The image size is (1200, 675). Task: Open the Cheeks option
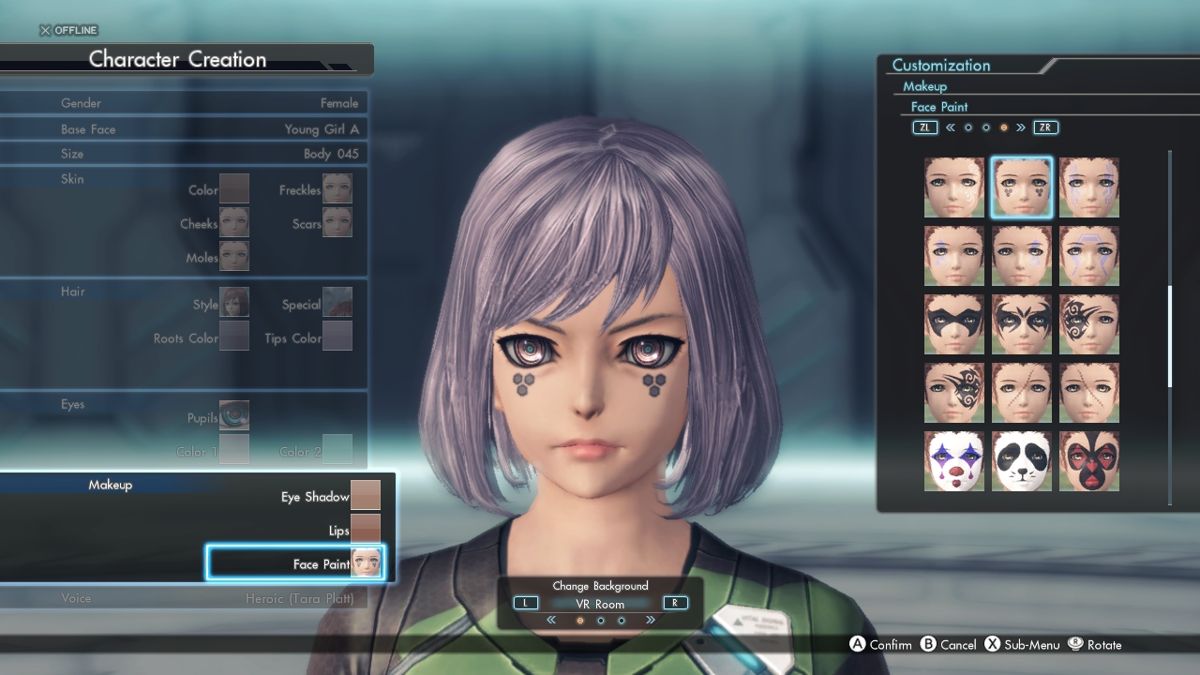[x=234, y=222]
